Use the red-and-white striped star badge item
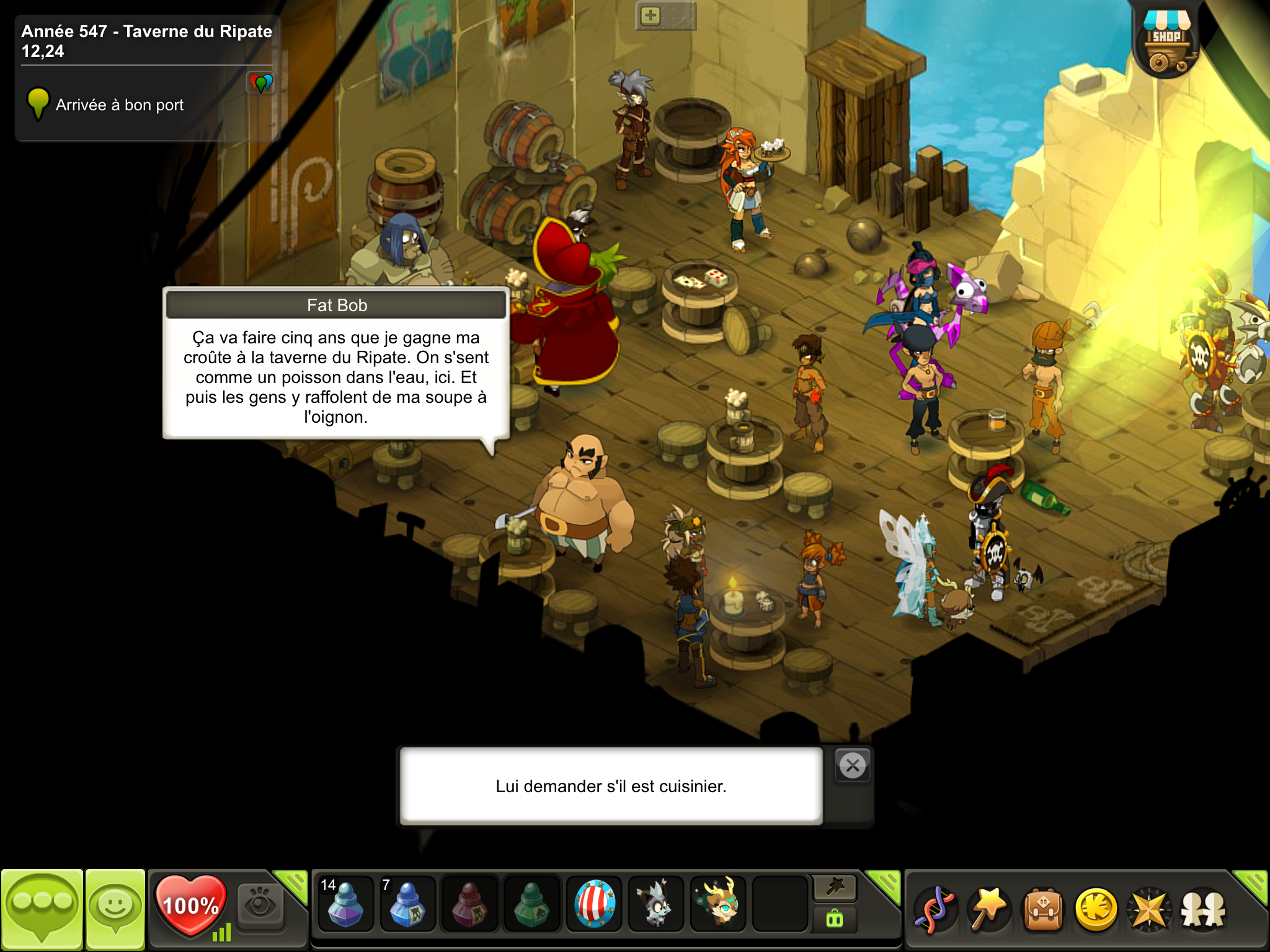 tap(594, 905)
